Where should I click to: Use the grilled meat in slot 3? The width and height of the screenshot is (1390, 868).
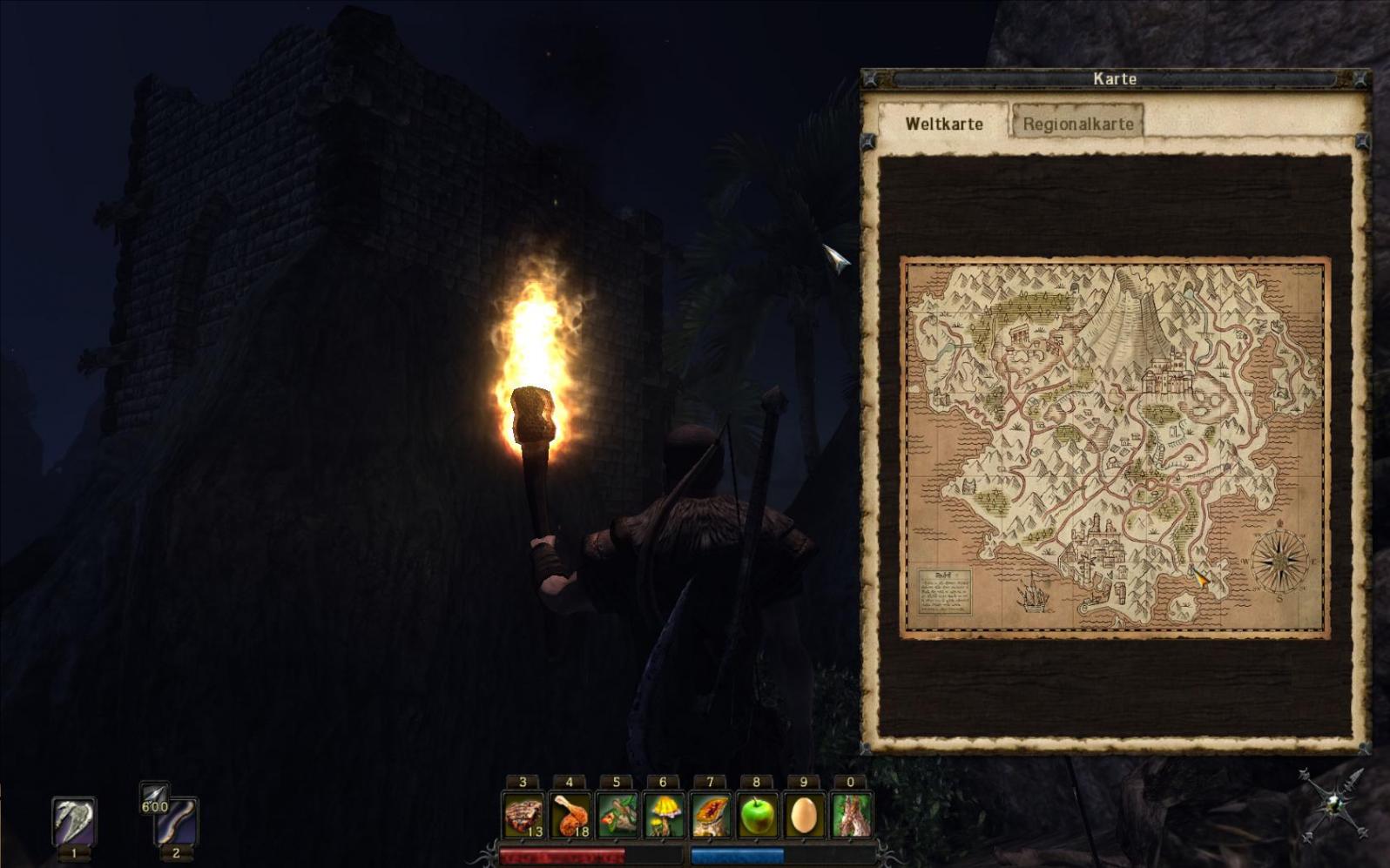(x=523, y=816)
